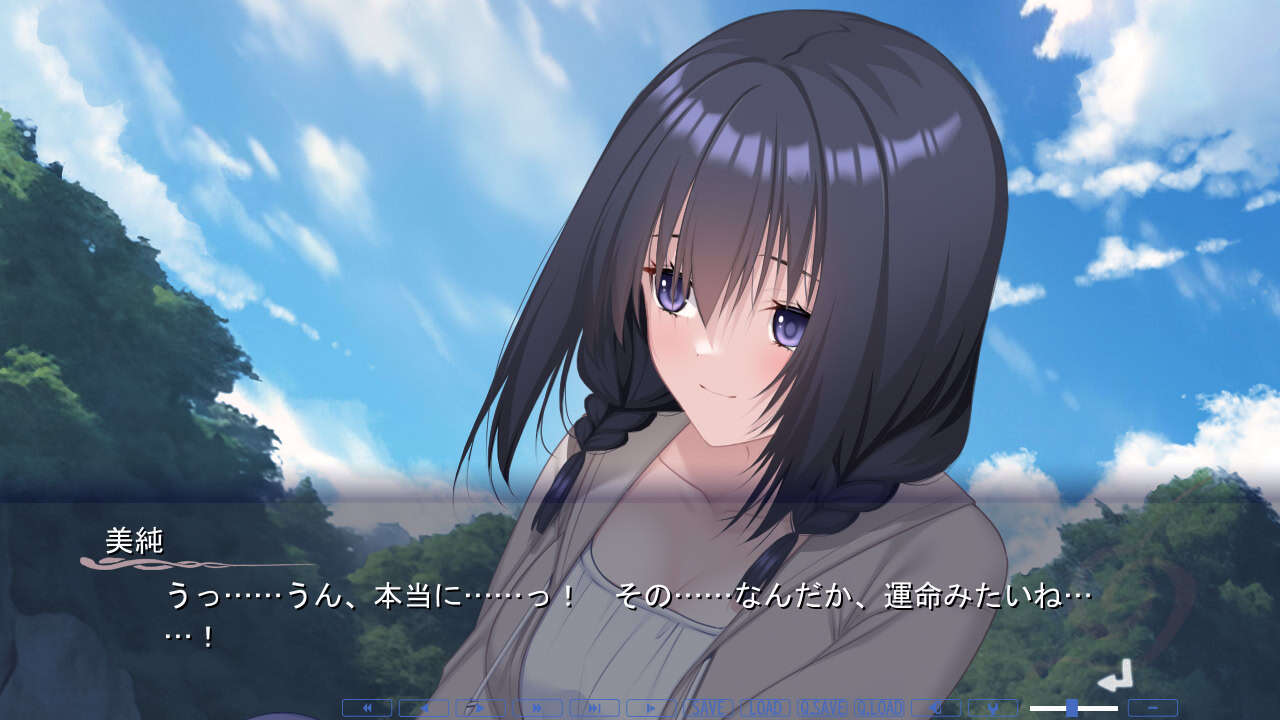Quick save with Q.SAVE
The width and height of the screenshot is (1280, 720).
pos(822,708)
